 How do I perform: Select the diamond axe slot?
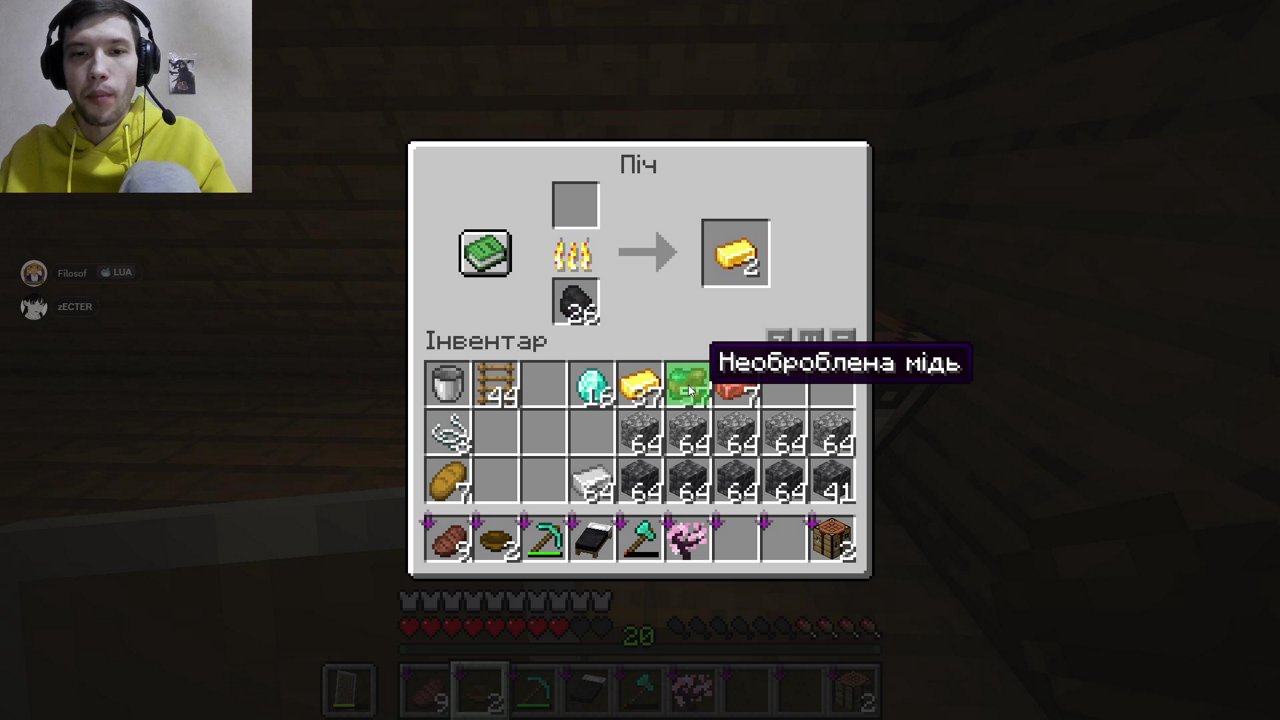tap(639, 539)
